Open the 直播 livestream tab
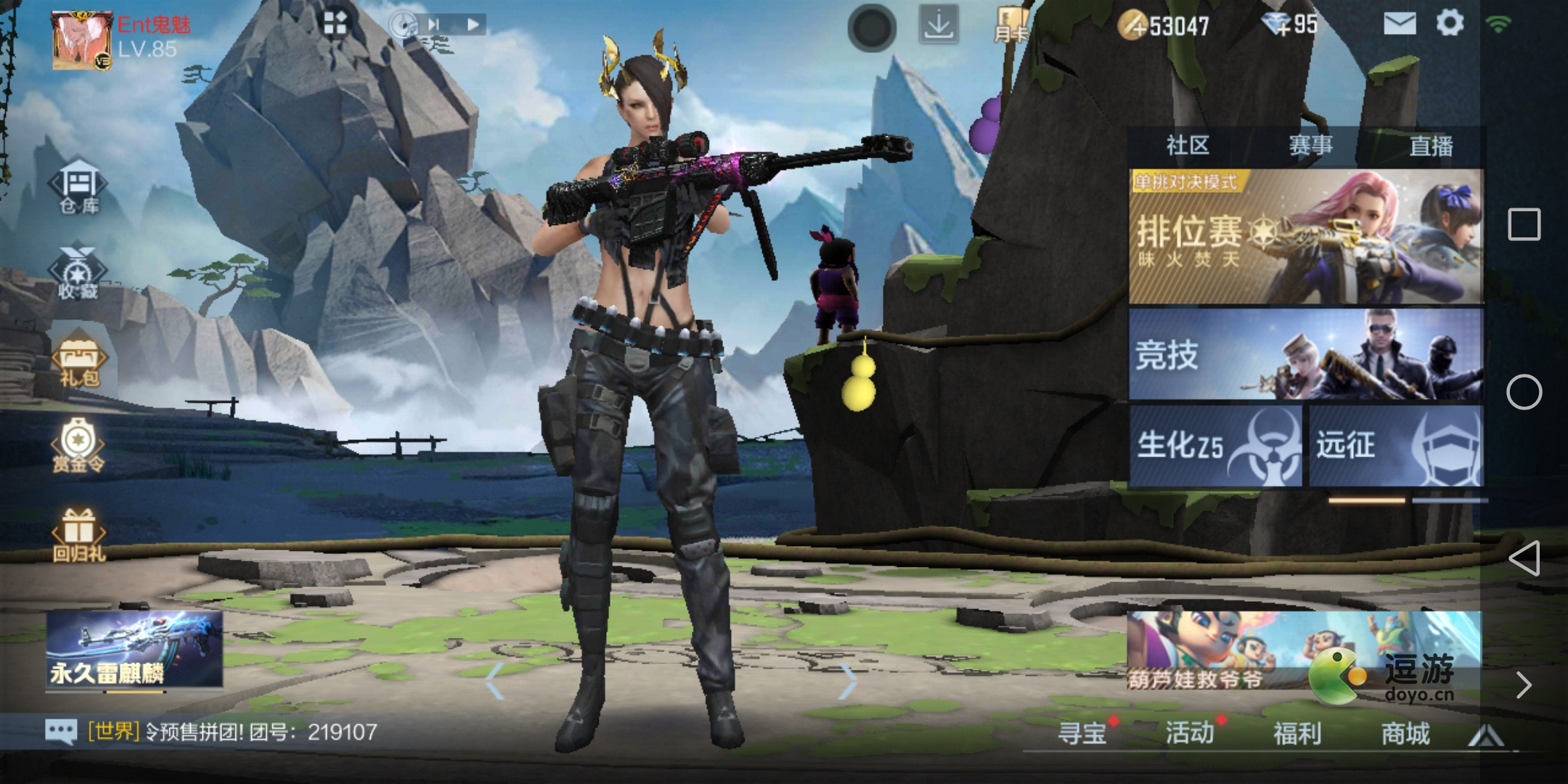This screenshot has width=1568, height=784. pos(1431,145)
